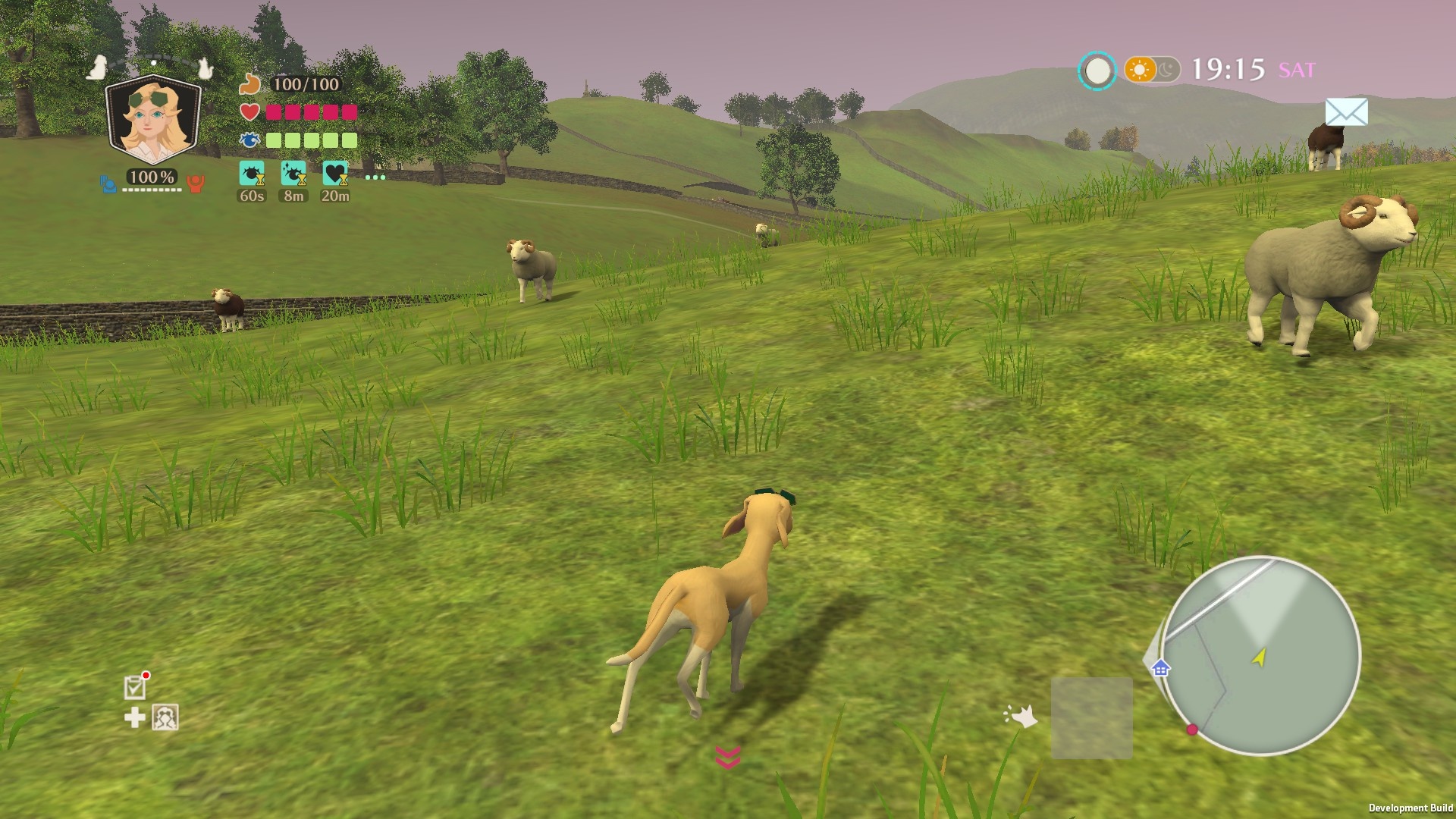
Task: Select the red dot marker on minimap
Action: pyautogui.click(x=1192, y=730)
